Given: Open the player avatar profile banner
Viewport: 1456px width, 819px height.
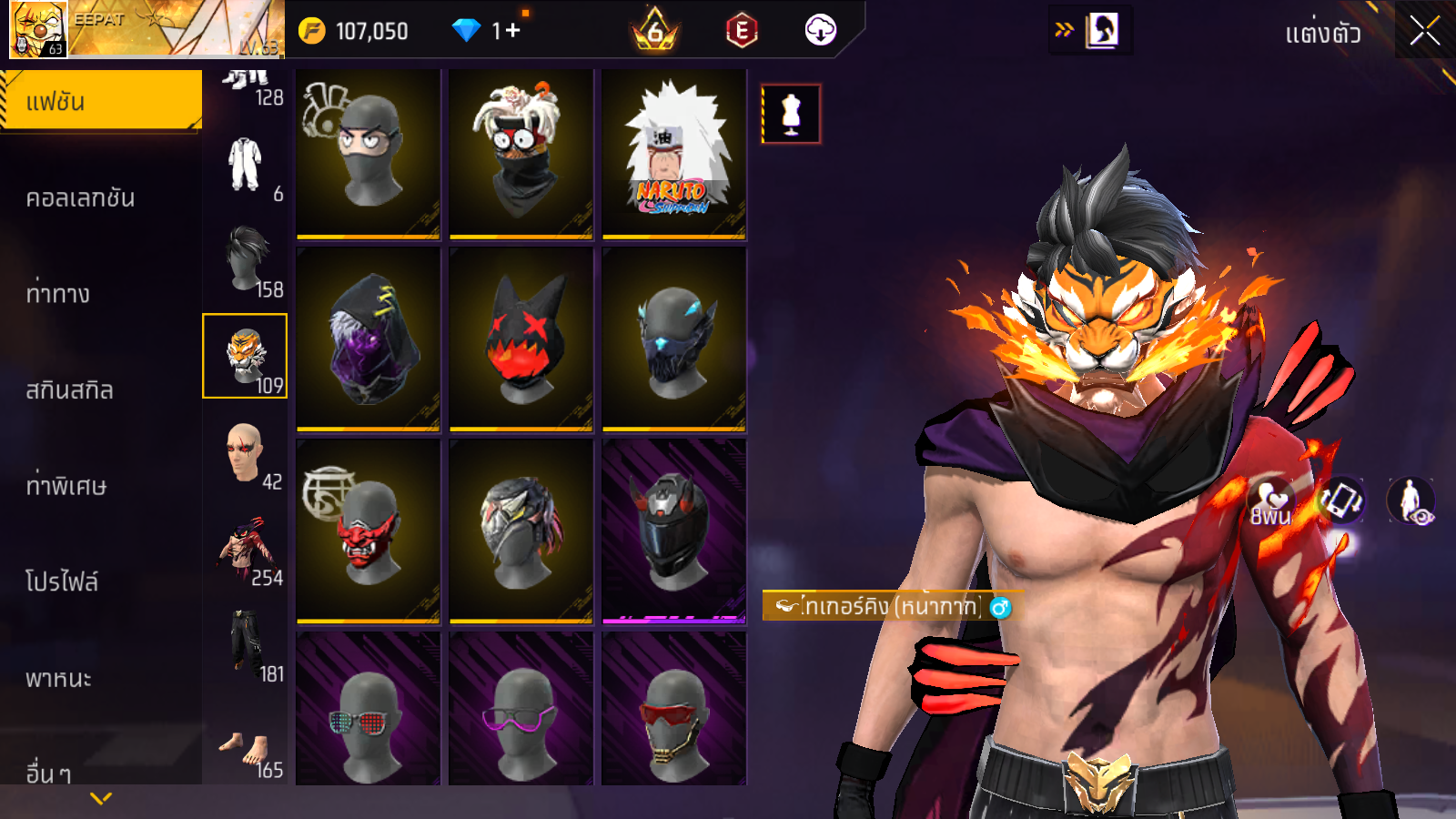Looking at the screenshot, I should pos(146,29).
